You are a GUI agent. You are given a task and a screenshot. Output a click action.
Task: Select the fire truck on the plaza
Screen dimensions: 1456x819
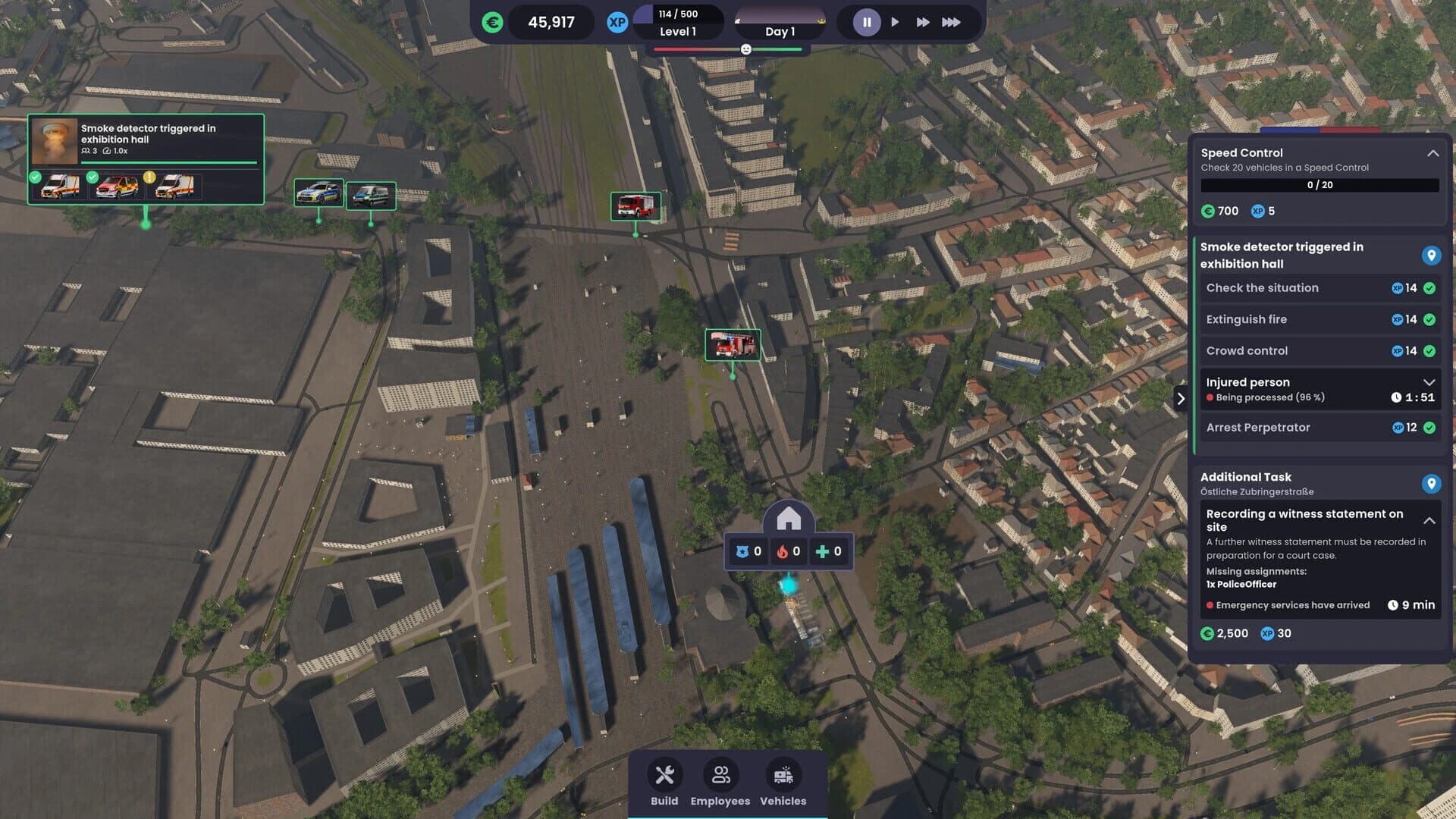[x=733, y=344]
